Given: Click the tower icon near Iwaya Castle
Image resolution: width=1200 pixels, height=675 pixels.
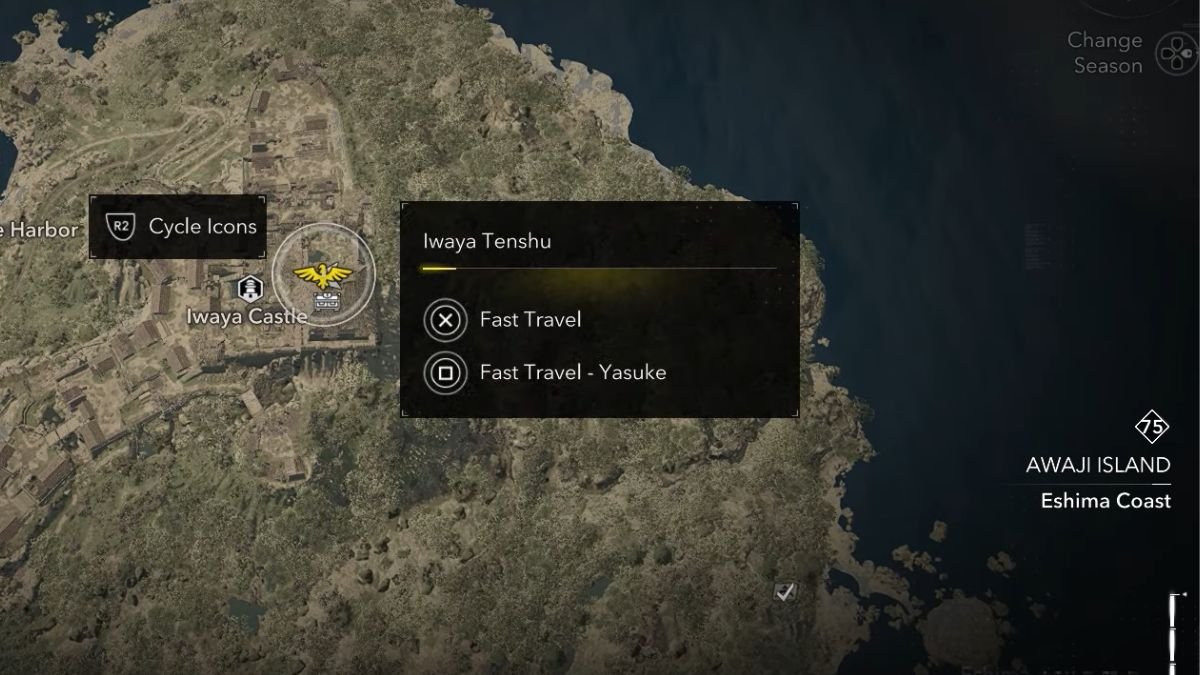Looking at the screenshot, I should [x=249, y=289].
